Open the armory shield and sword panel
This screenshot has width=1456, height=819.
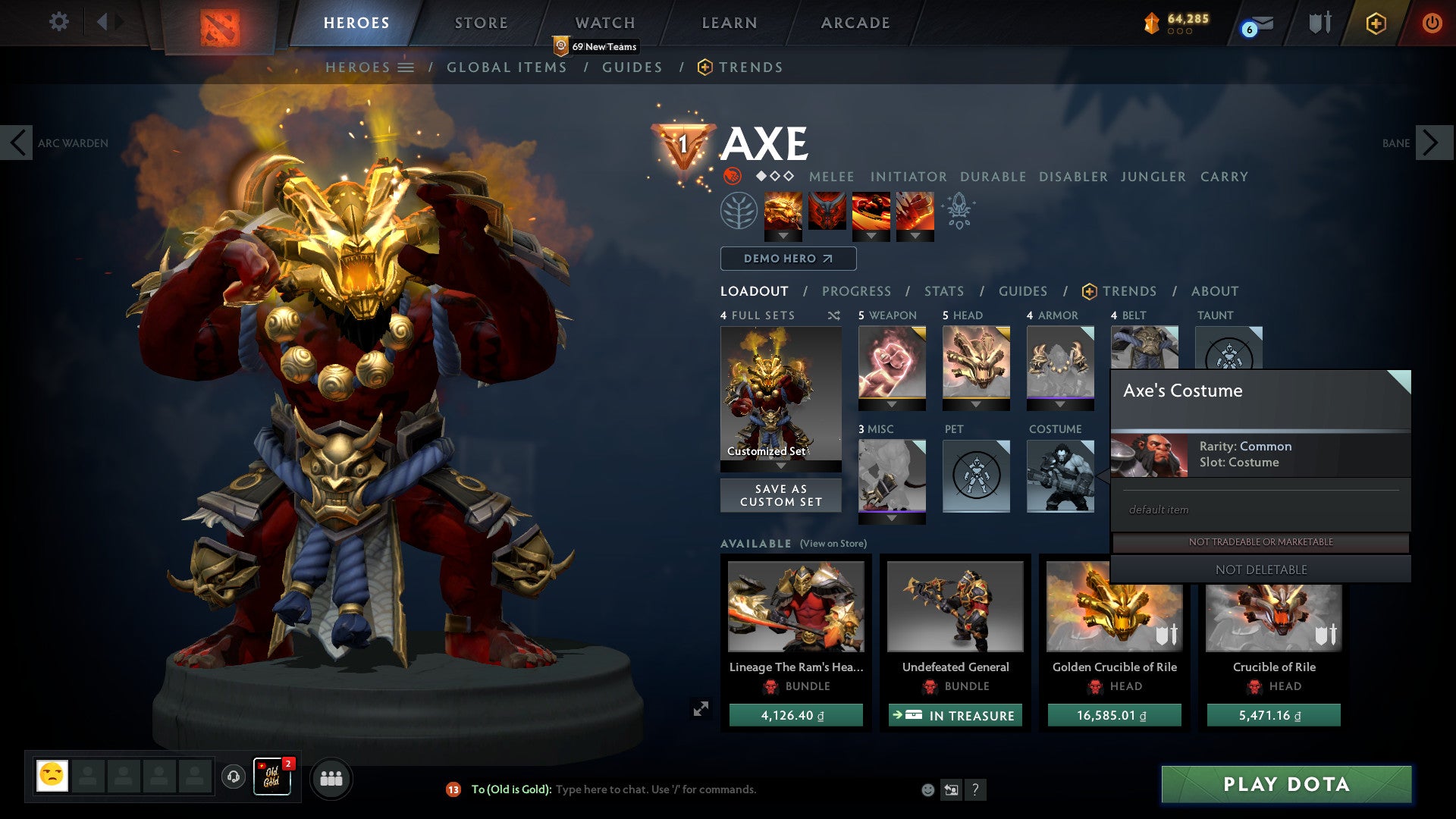click(1319, 23)
